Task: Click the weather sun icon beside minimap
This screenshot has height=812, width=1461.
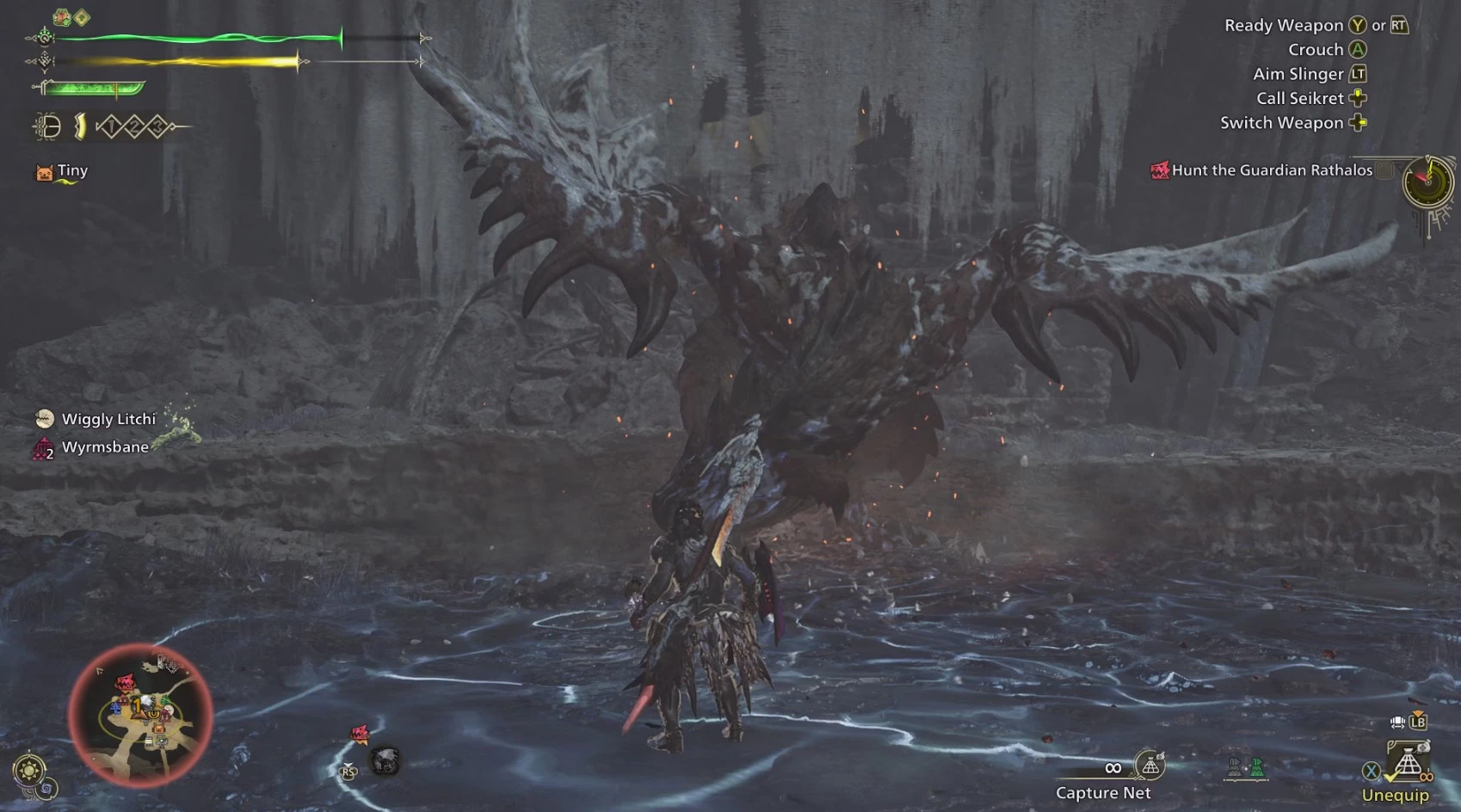Action: click(x=29, y=770)
